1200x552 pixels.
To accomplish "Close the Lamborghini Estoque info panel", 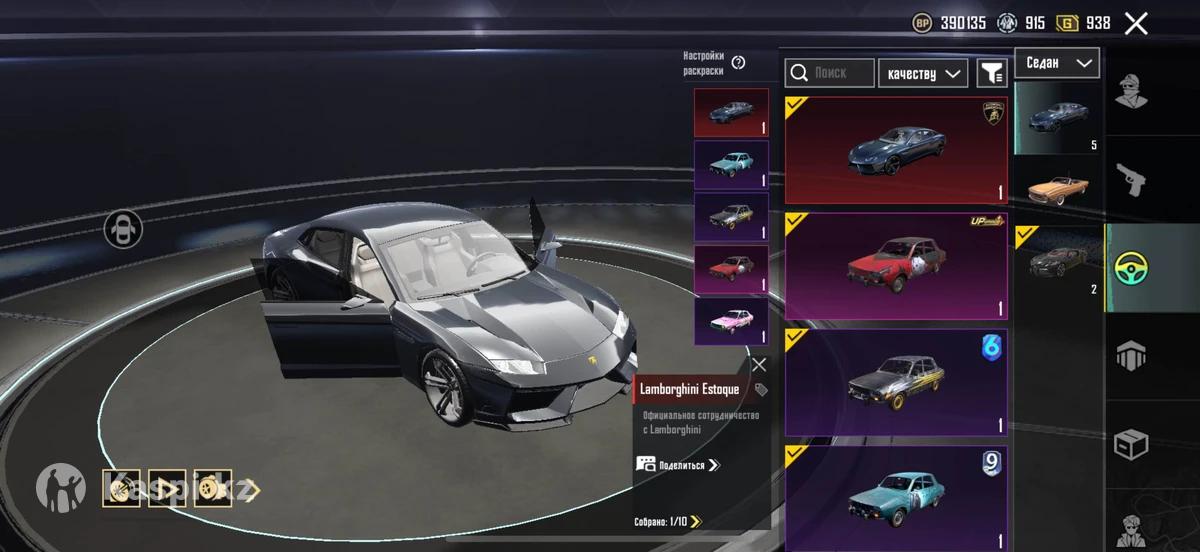I will (759, 365).
